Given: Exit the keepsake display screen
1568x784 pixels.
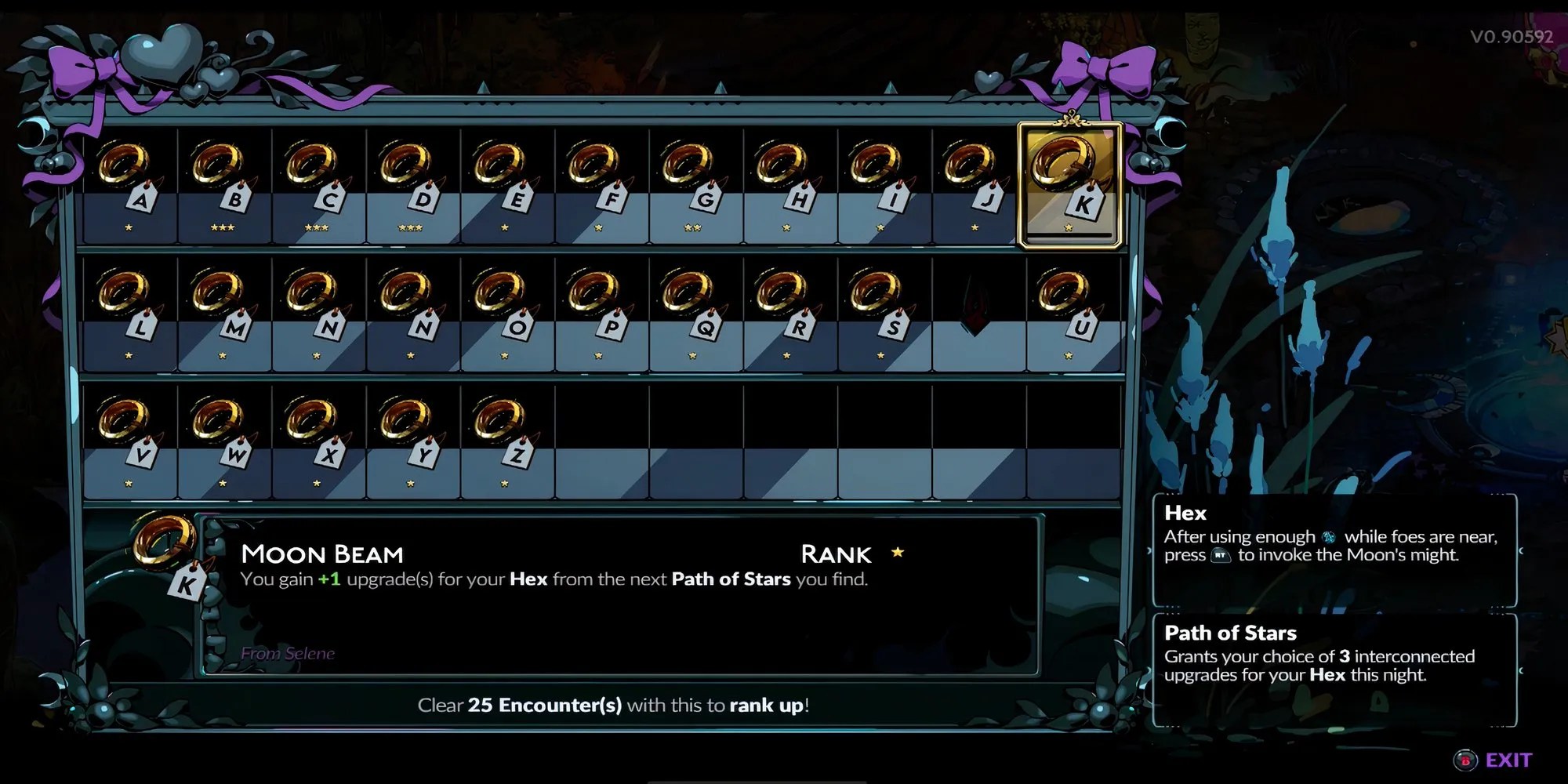Looking at the screenshot, I should (1496, 760).
